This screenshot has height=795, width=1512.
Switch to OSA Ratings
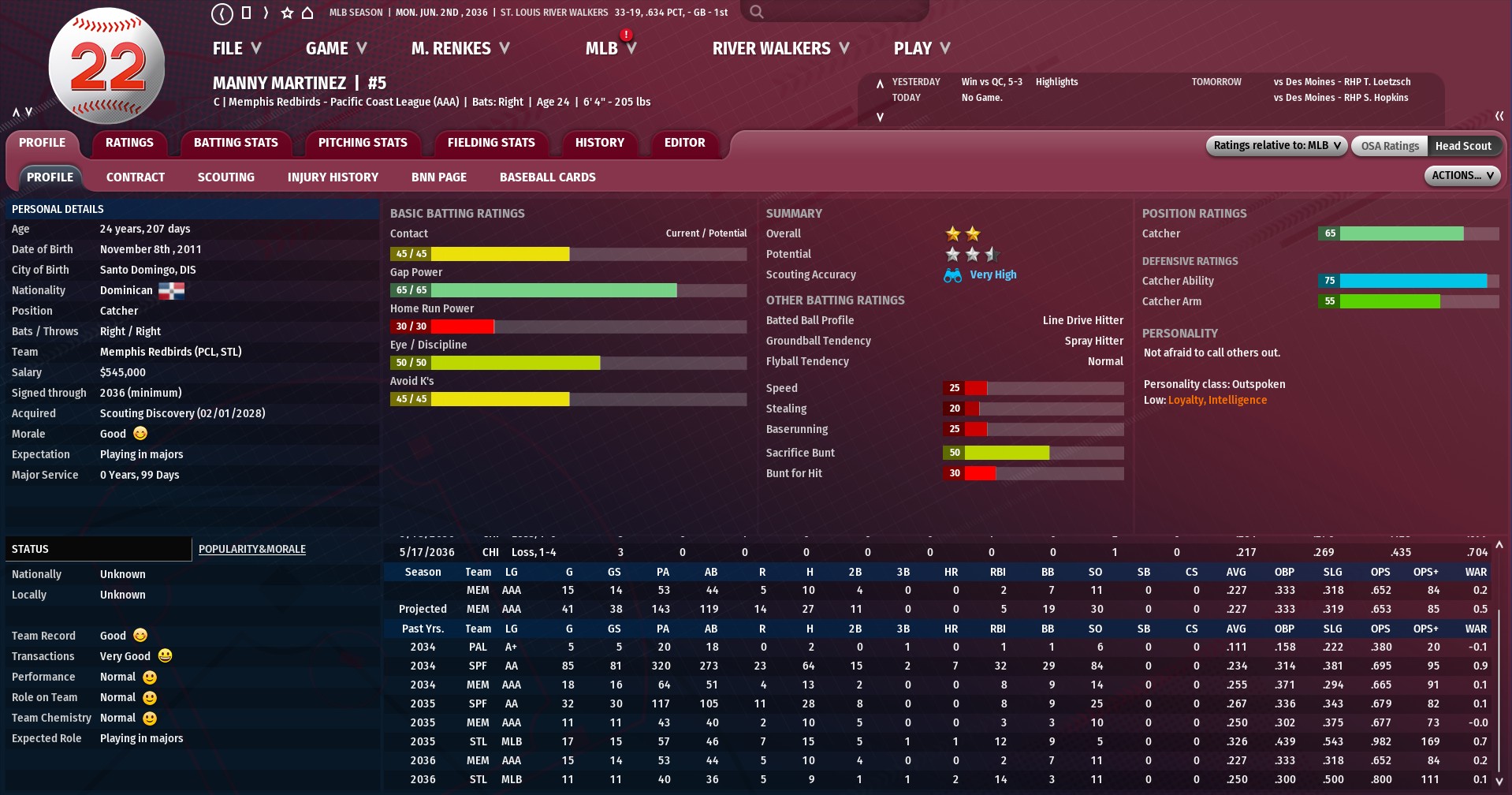coord(1389,146)
